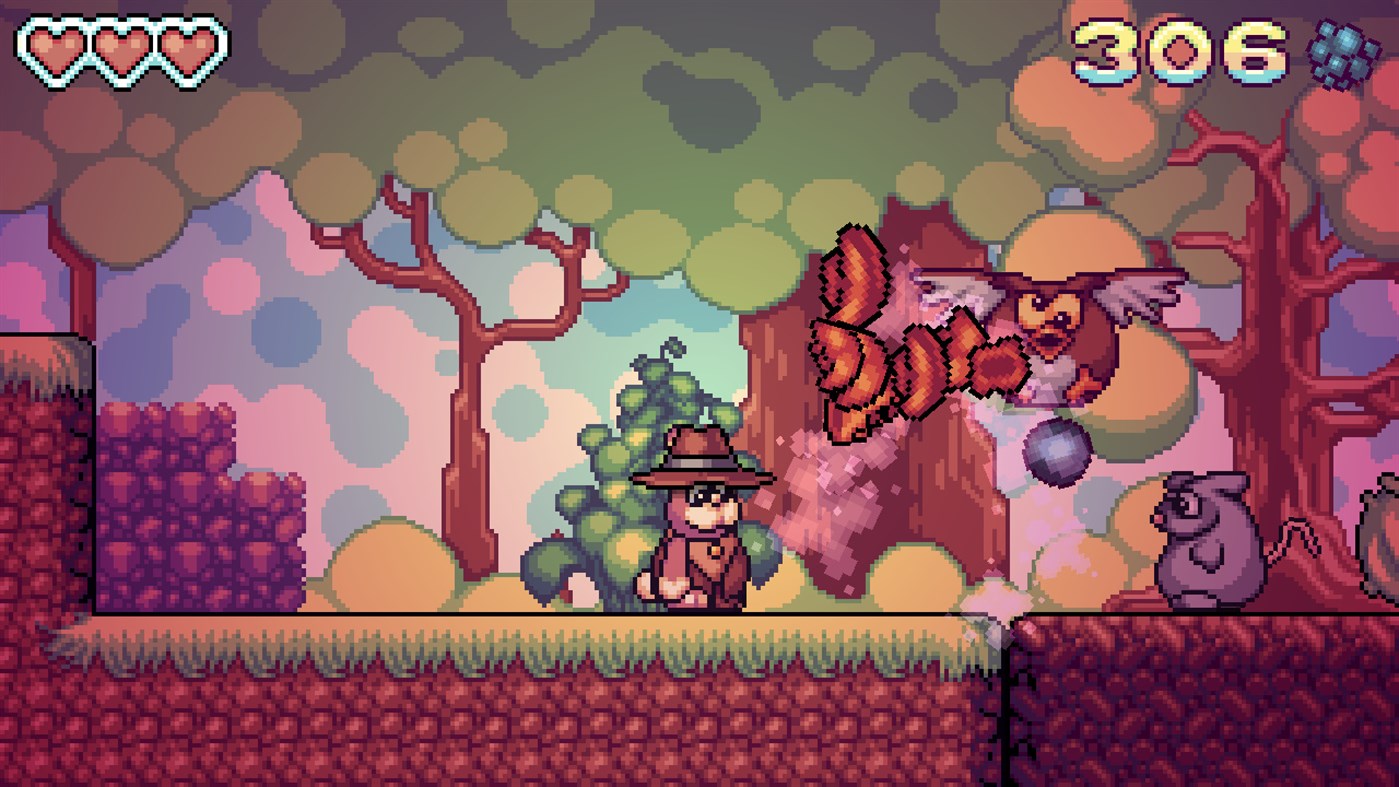Select the first heart in the health bar
Image resolution: width=1399 pixels, height=787 pixels.
pos(54,45)
